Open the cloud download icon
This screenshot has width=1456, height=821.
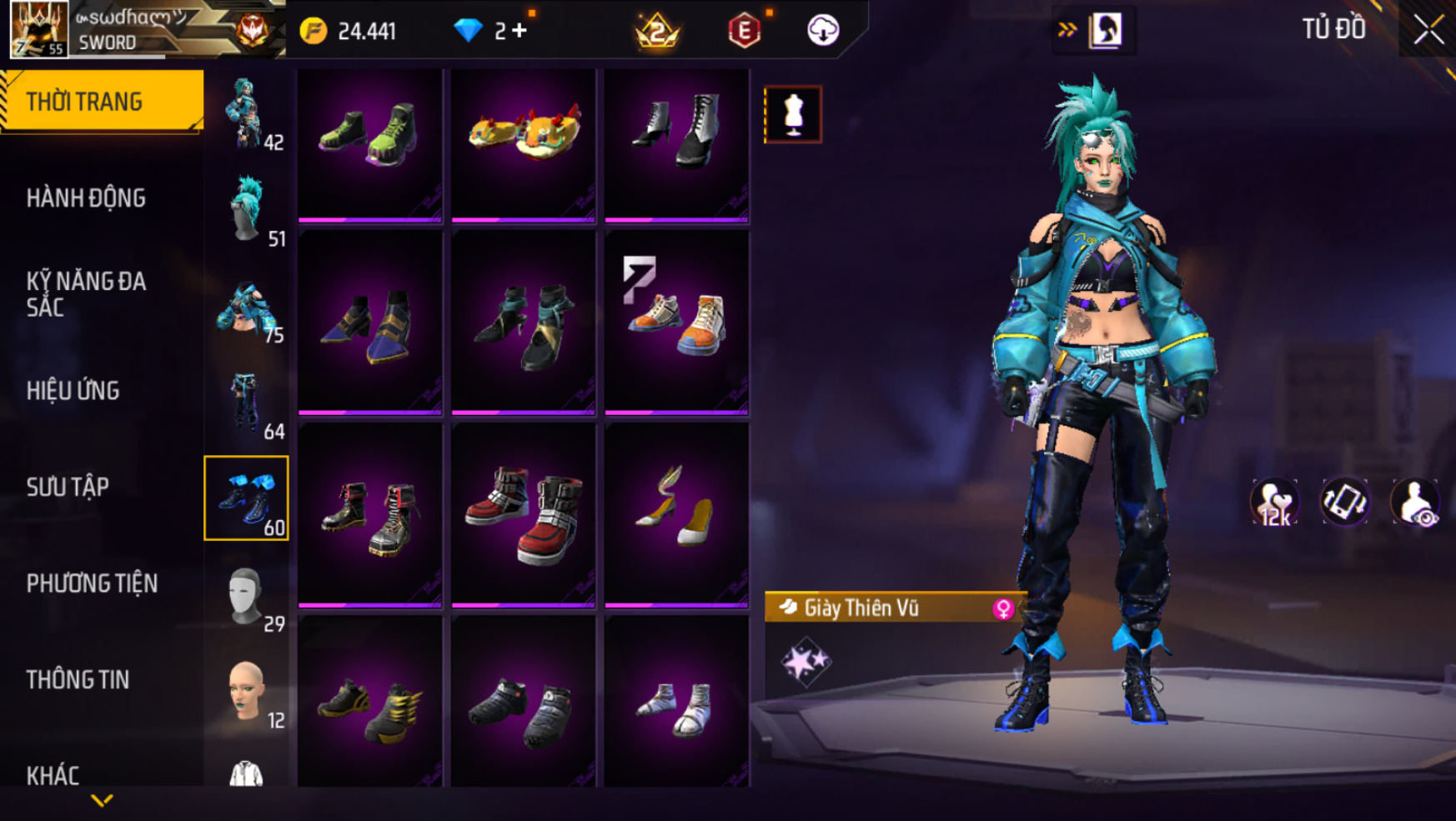click(x=822, y=31)
